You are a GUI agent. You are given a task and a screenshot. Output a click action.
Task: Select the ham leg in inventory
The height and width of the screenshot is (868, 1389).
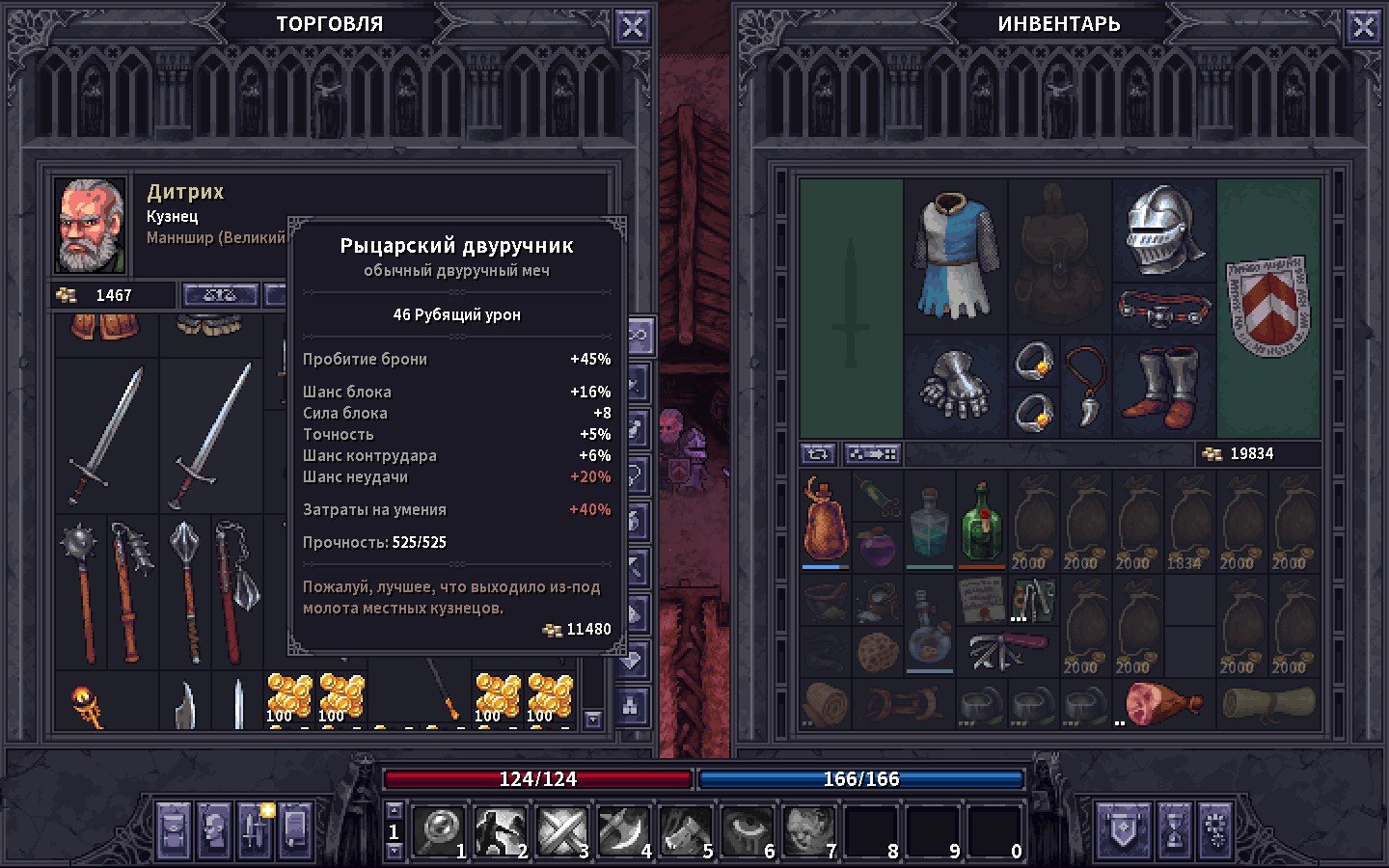tap(1162, 703)
